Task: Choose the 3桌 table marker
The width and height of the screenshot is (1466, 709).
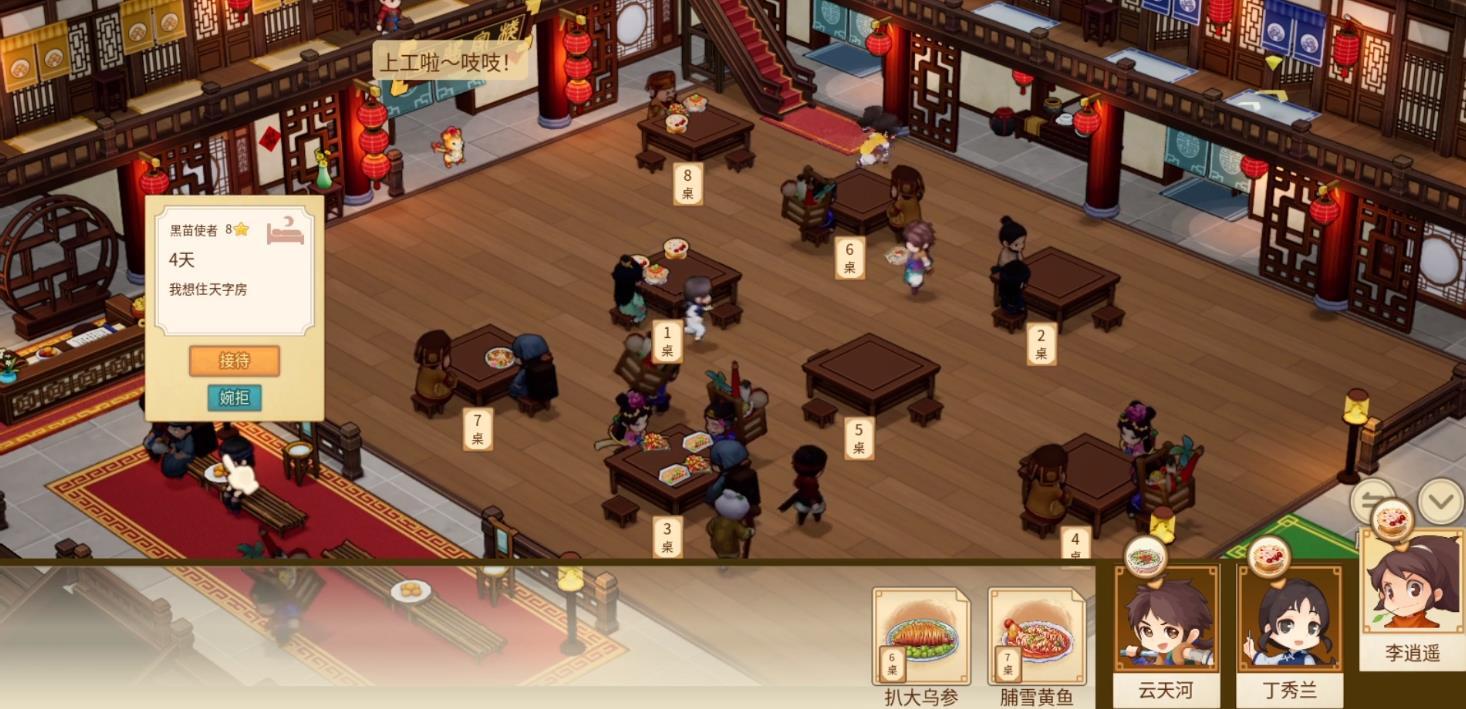Action: [x=667, y=537]
